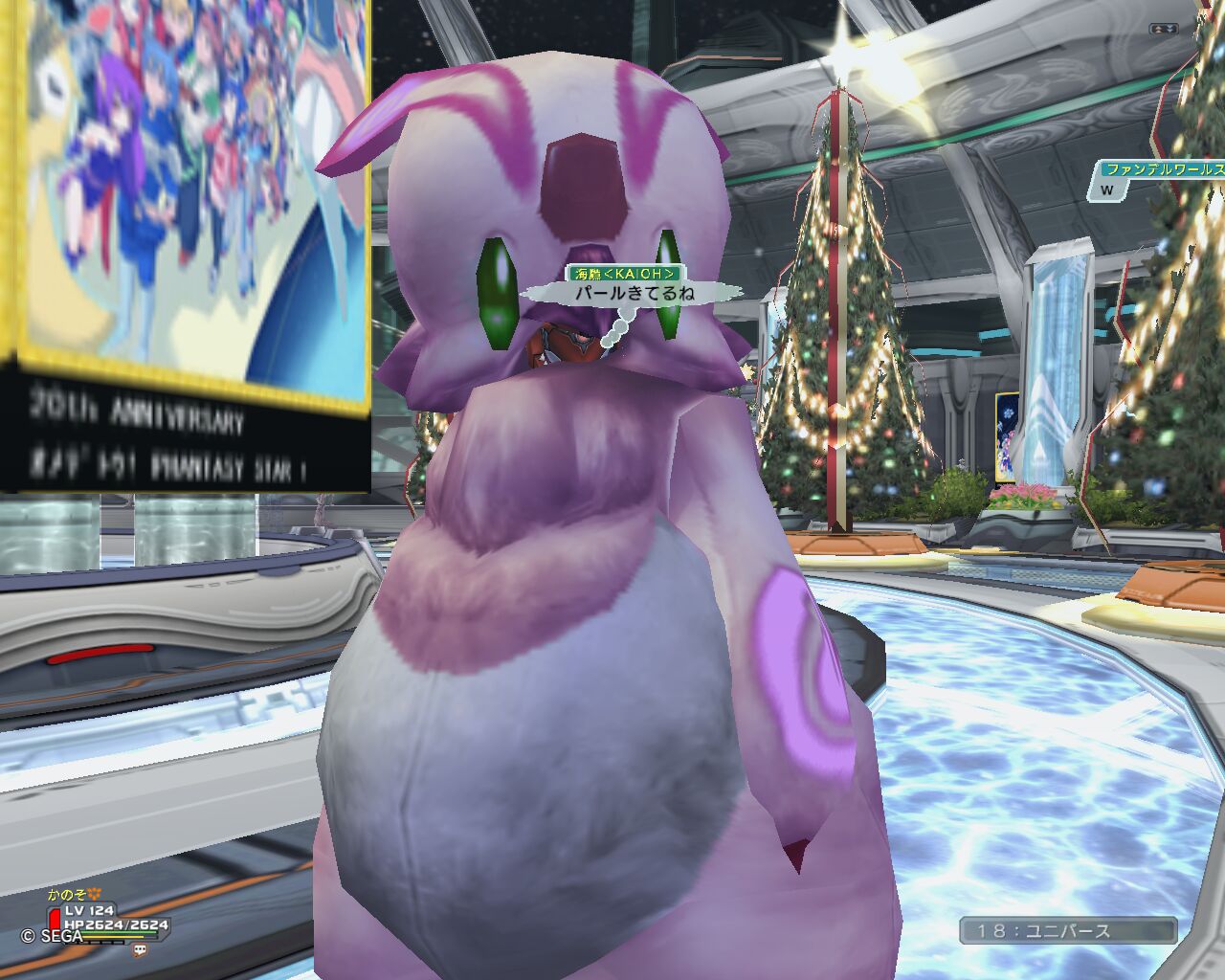The height and width of the screenshot is (980, 1225).
Task: Select the 海鵜<KAICH> player name tag
Action: 626,275
